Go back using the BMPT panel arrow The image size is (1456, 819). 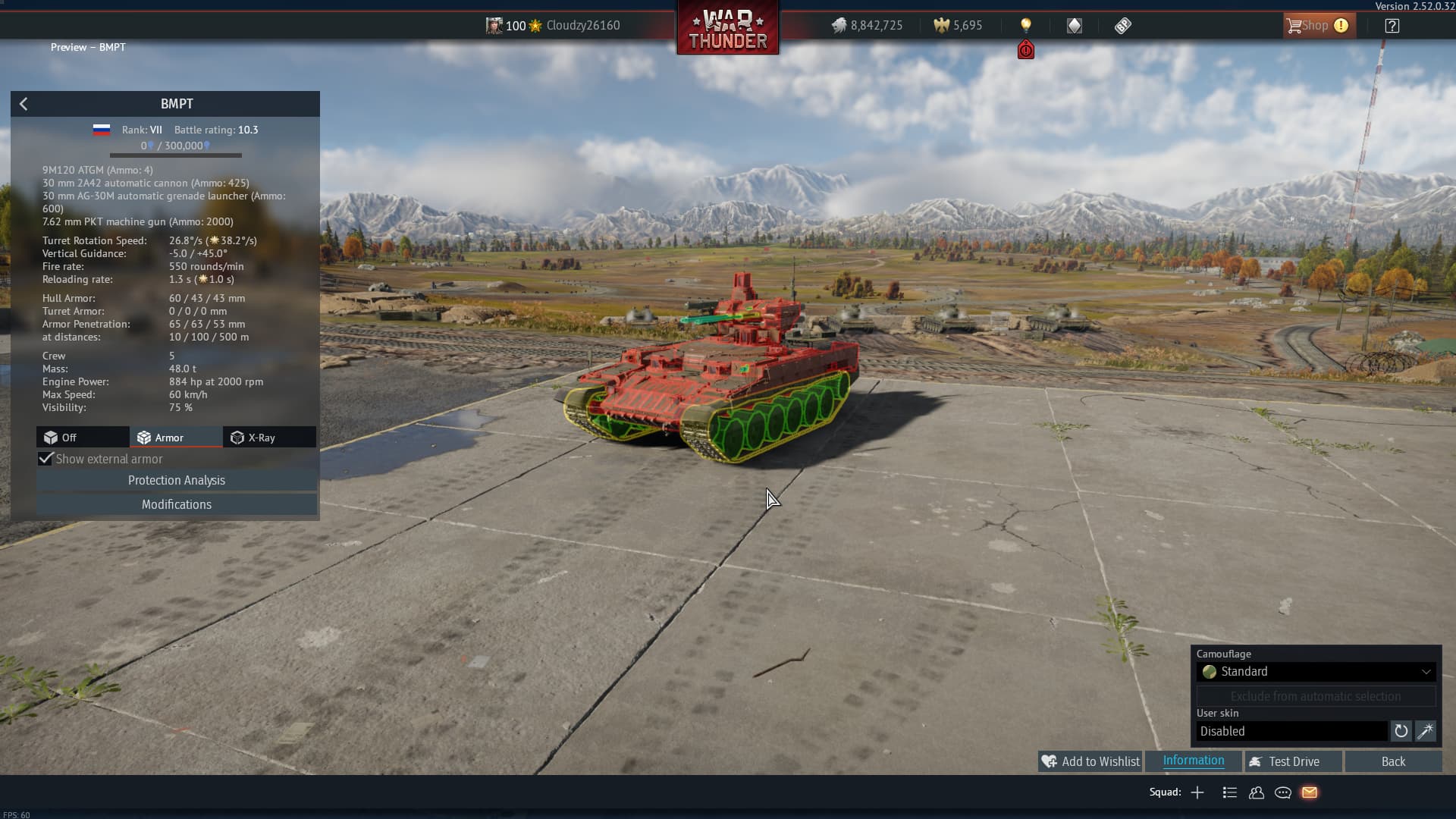click(24, 104)
